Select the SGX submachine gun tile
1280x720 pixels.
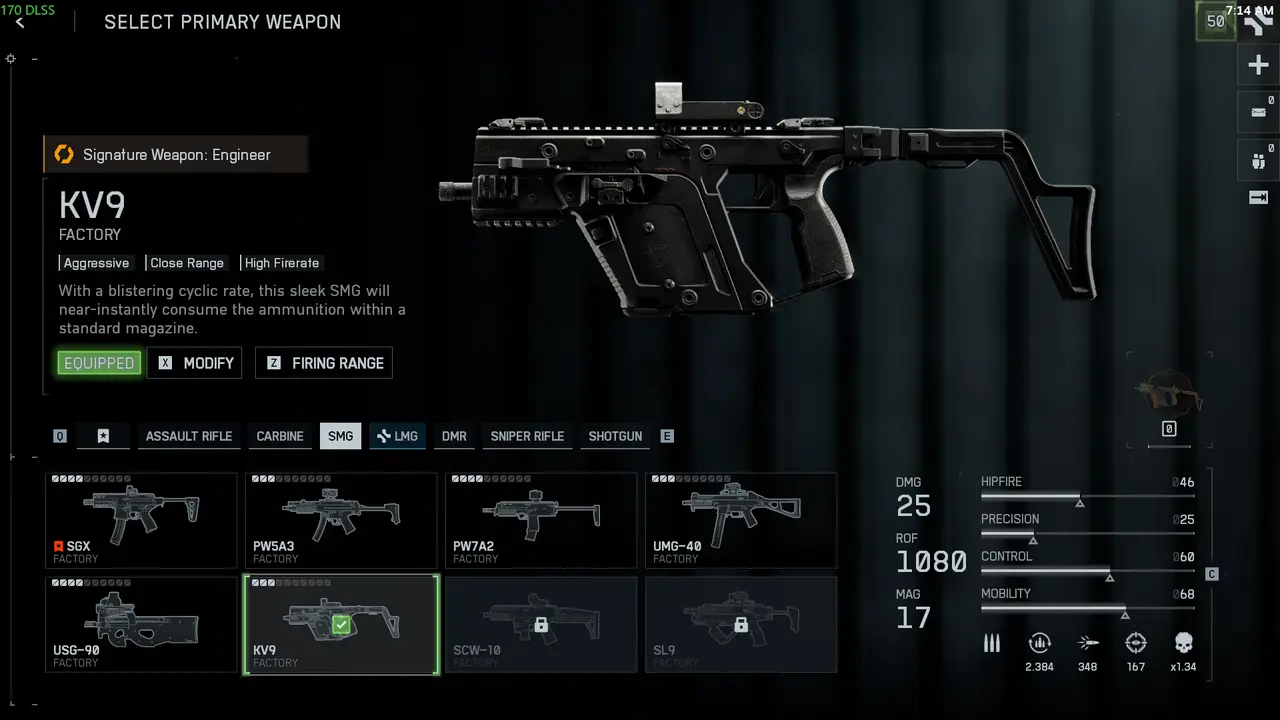(x=141, y=520)
